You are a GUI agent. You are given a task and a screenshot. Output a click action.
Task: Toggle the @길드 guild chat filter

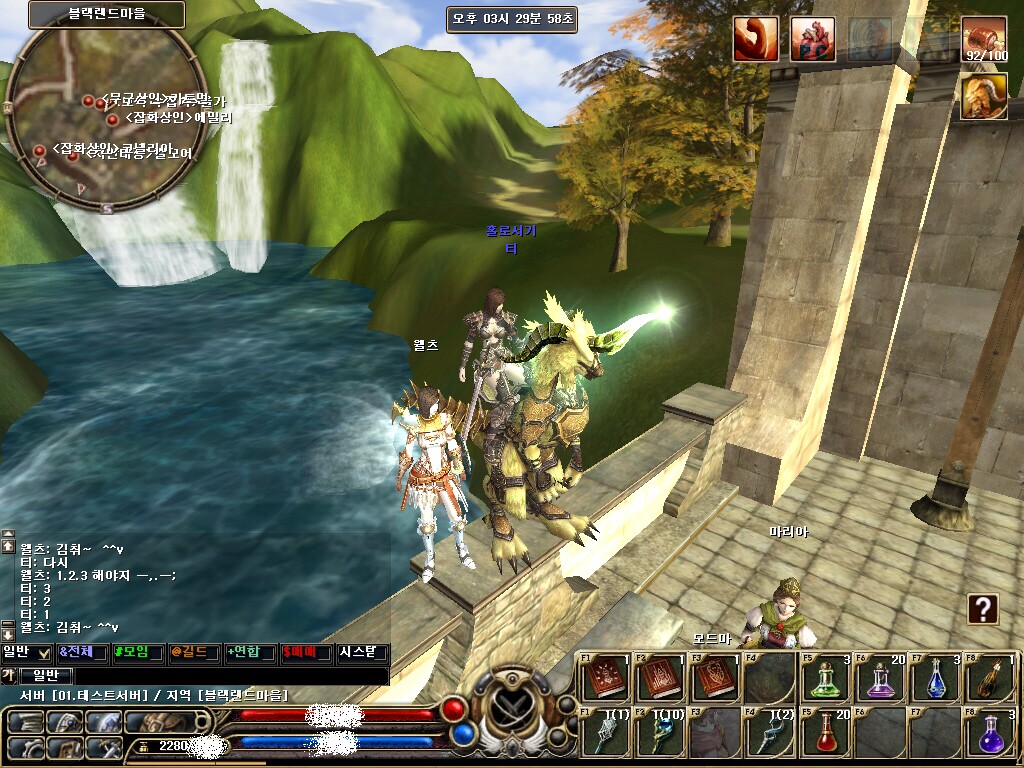tap(194, 653)
